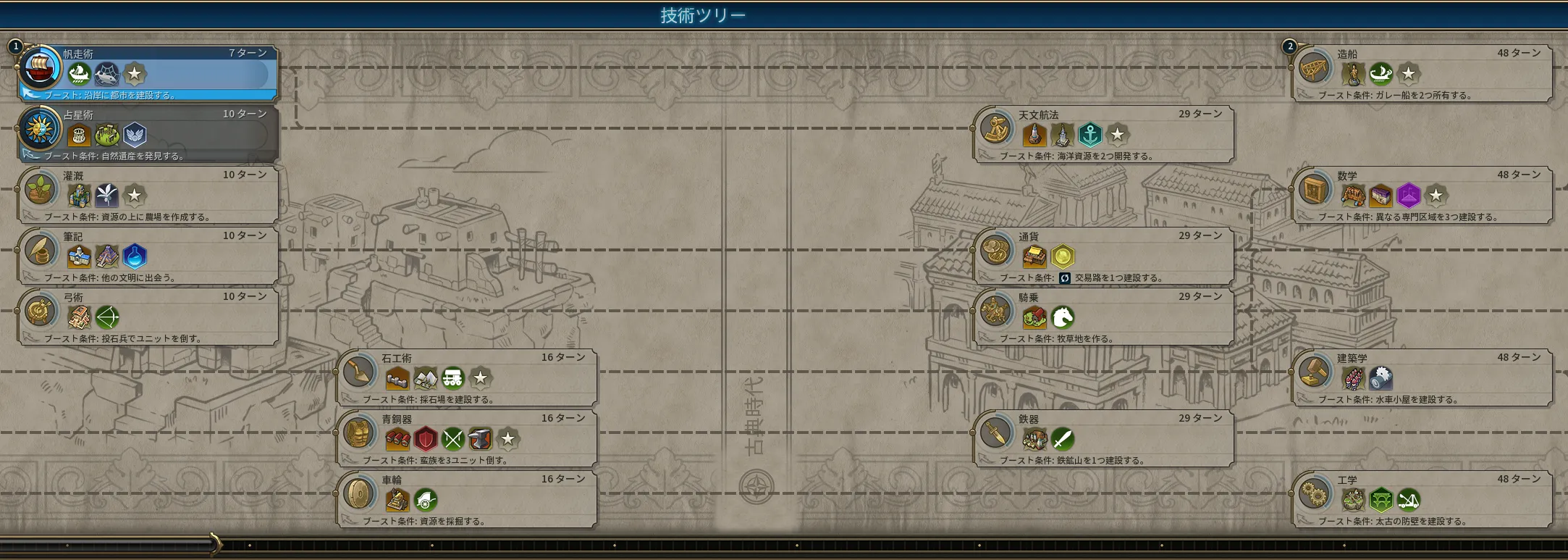Click the horseman unit icon in 騎乗
The width and height of the screenshot is (1568, 560).
(x=1062, y=317)
